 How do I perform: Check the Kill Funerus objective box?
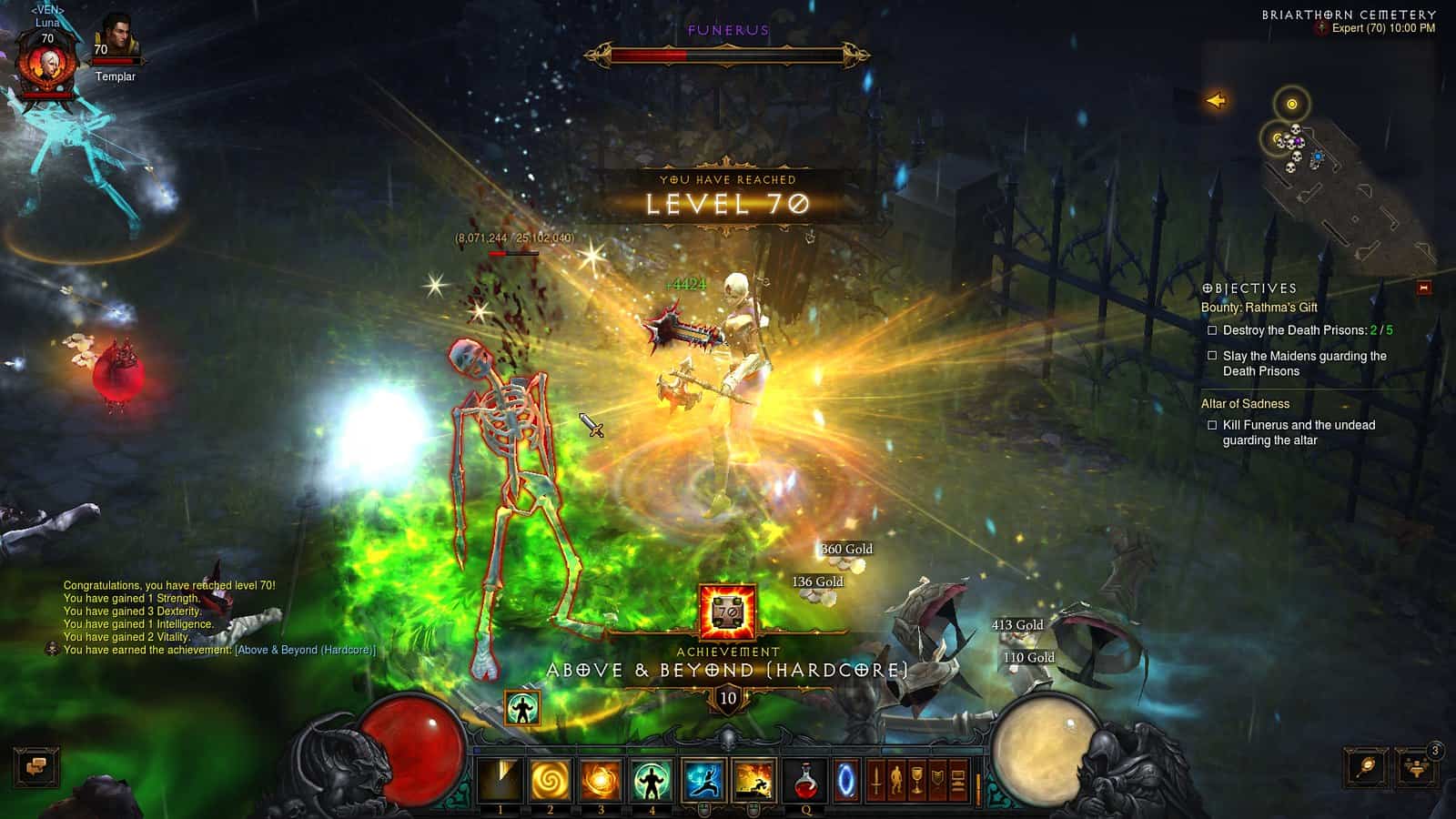click(x=1211, y=425)
